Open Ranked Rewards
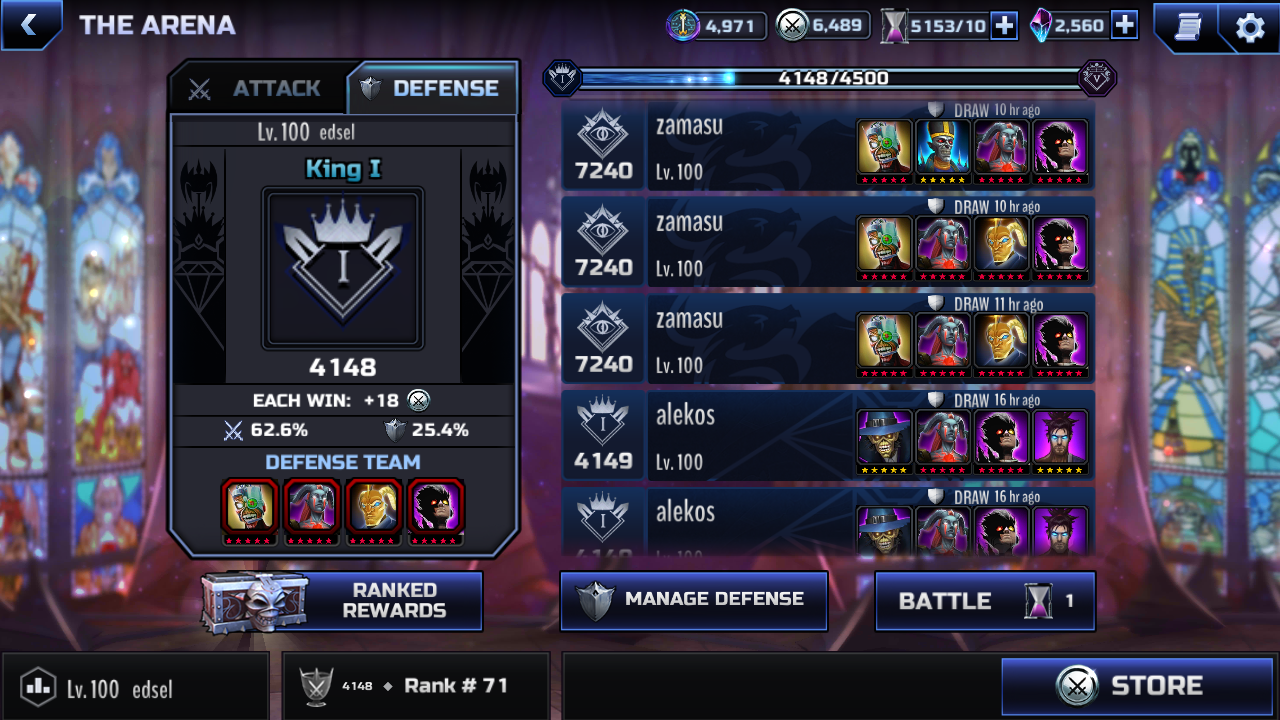Screen dimensions: 1280x720 pyautogui.click(x=343, y=601)
